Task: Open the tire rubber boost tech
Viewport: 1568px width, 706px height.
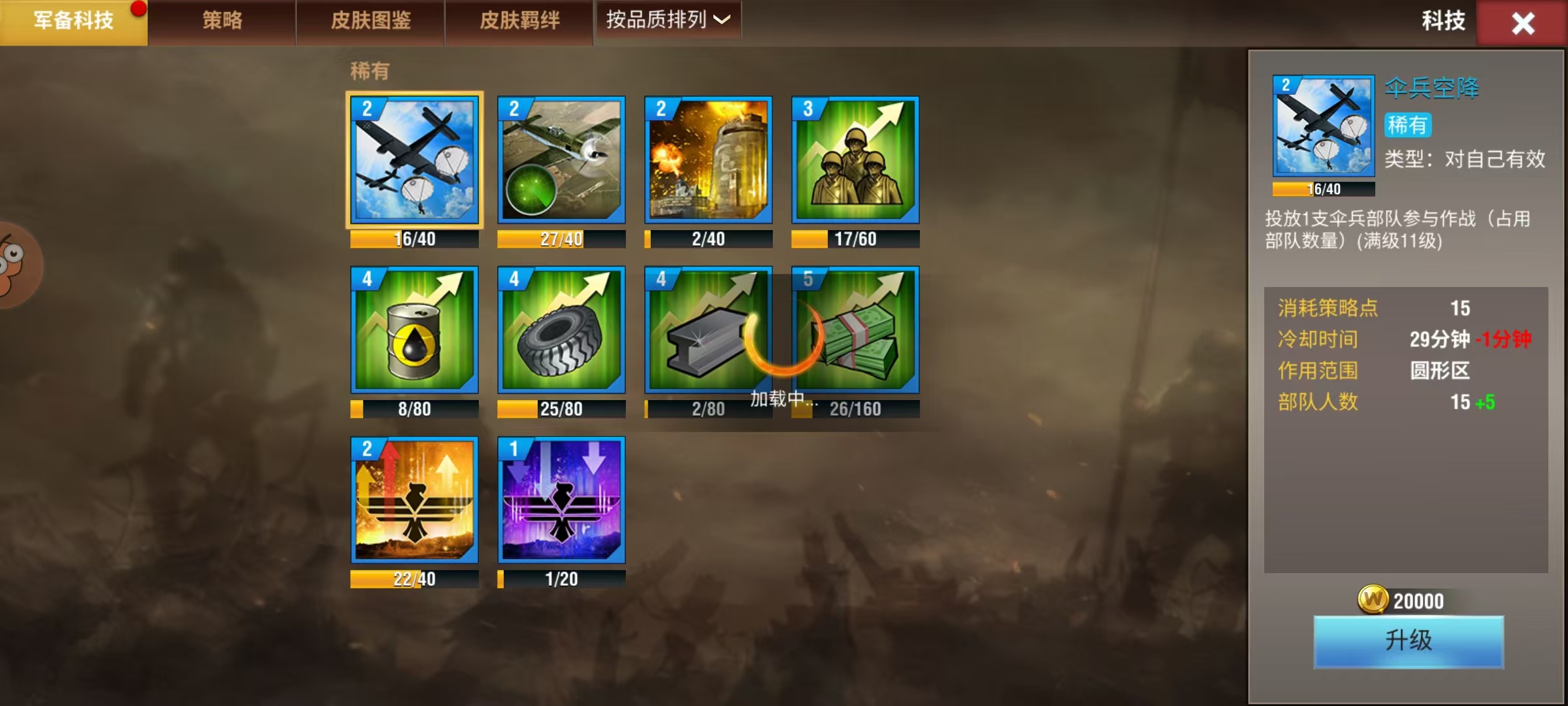Action: click(561, 330)
